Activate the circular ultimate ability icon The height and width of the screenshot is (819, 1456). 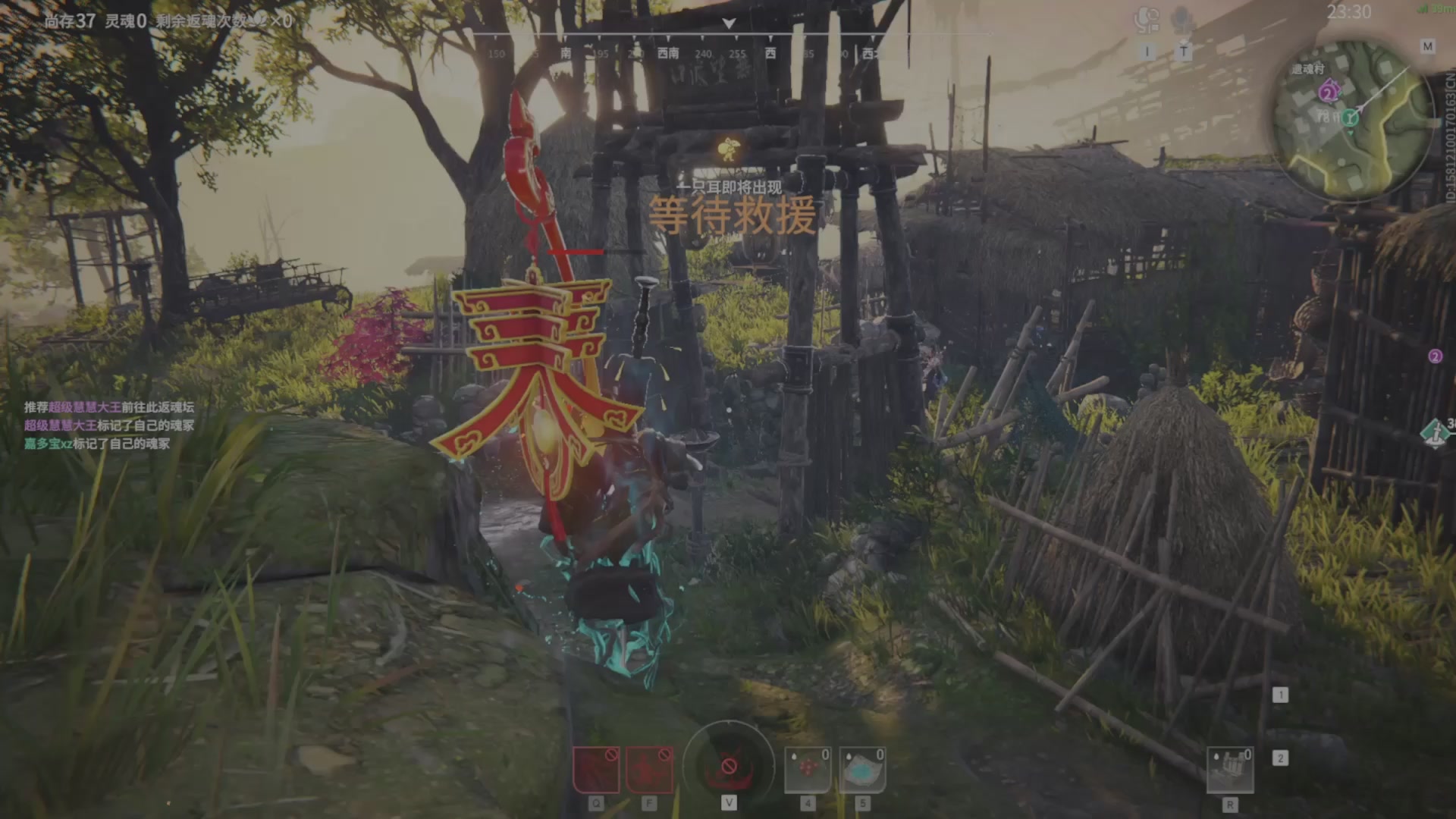tap(729, 764)
